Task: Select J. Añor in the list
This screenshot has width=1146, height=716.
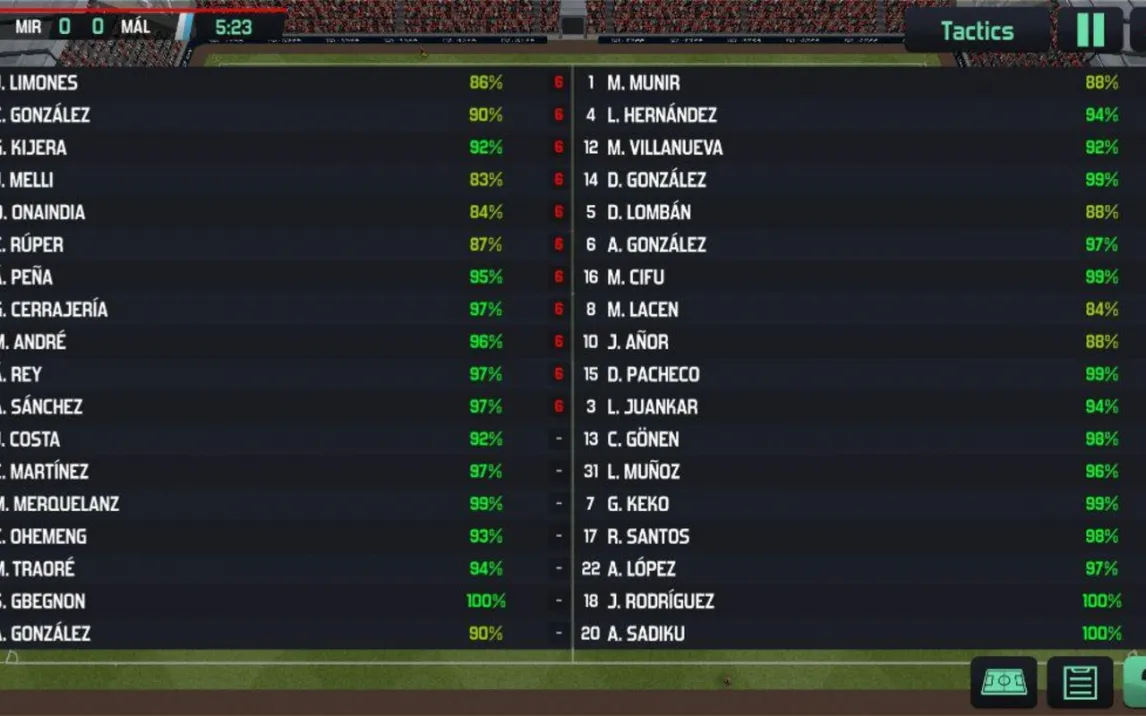Action: tap(637, 342)
